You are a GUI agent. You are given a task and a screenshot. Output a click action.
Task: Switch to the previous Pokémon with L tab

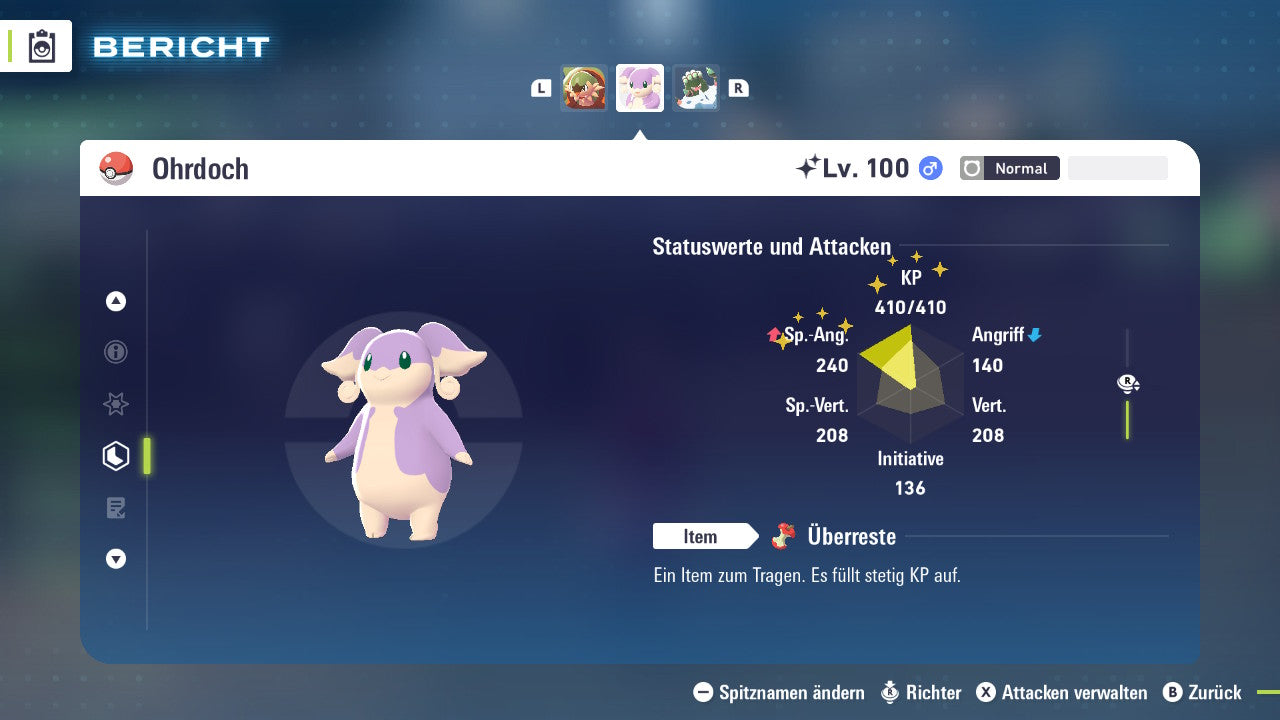pyautogui.click(x=540, y=88)
